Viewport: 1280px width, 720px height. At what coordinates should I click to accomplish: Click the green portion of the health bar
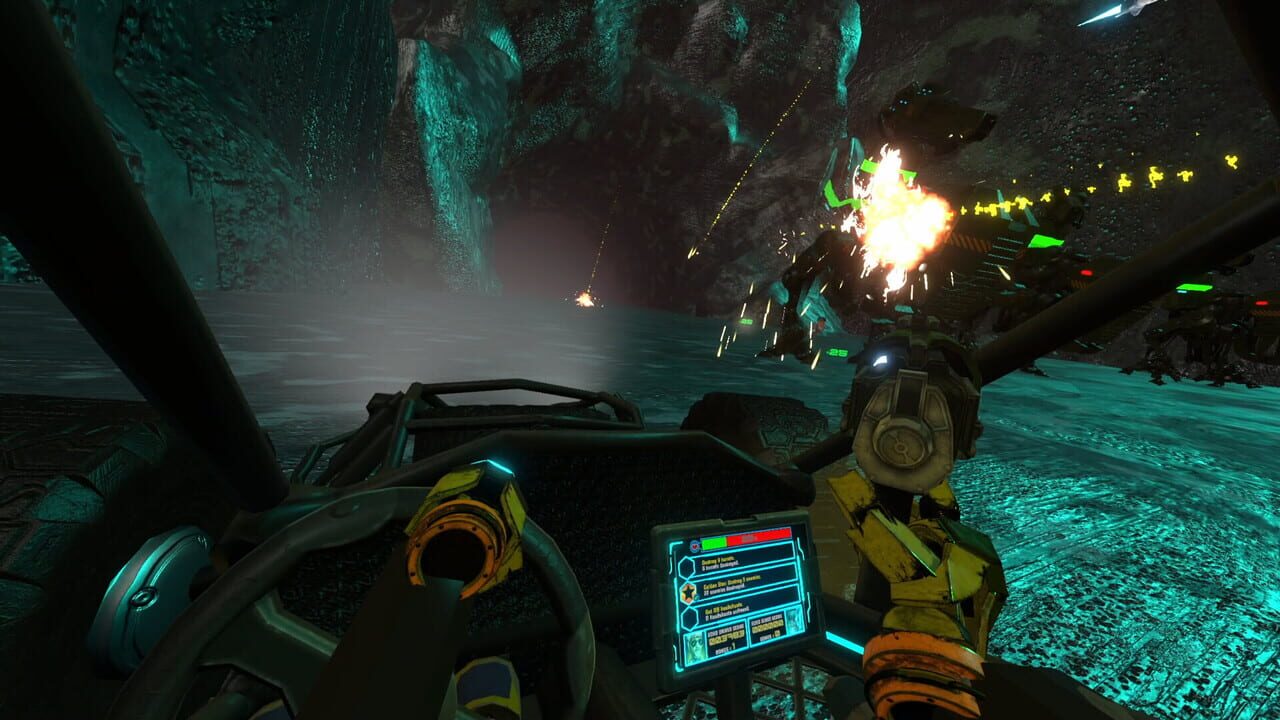712,542
